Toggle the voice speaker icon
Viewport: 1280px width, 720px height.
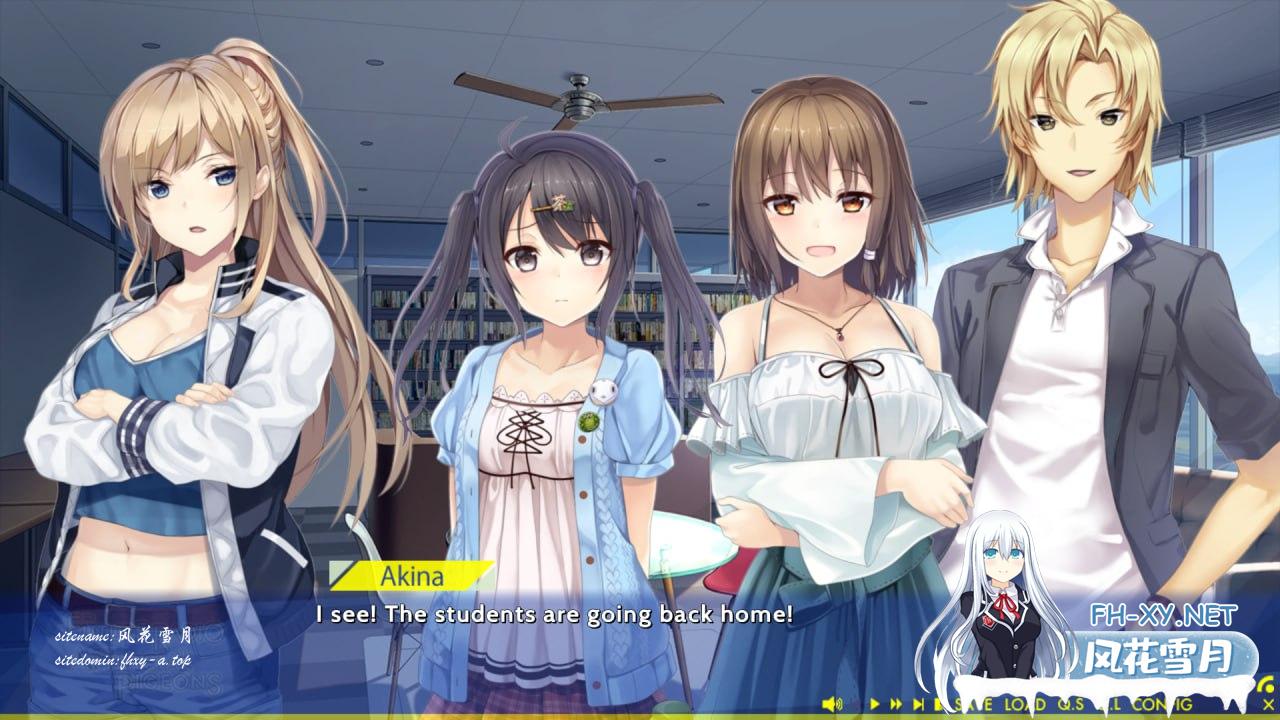tap(831, 704)
